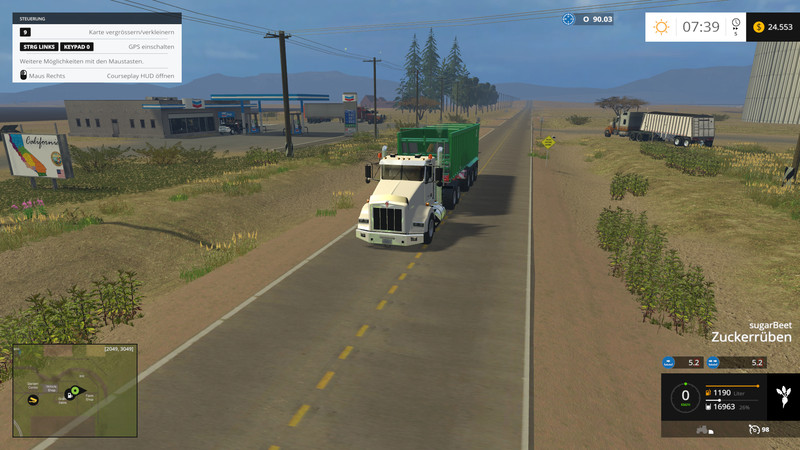
Task: Click the blue GPS crosshair icon
Action: click(569, 18)
